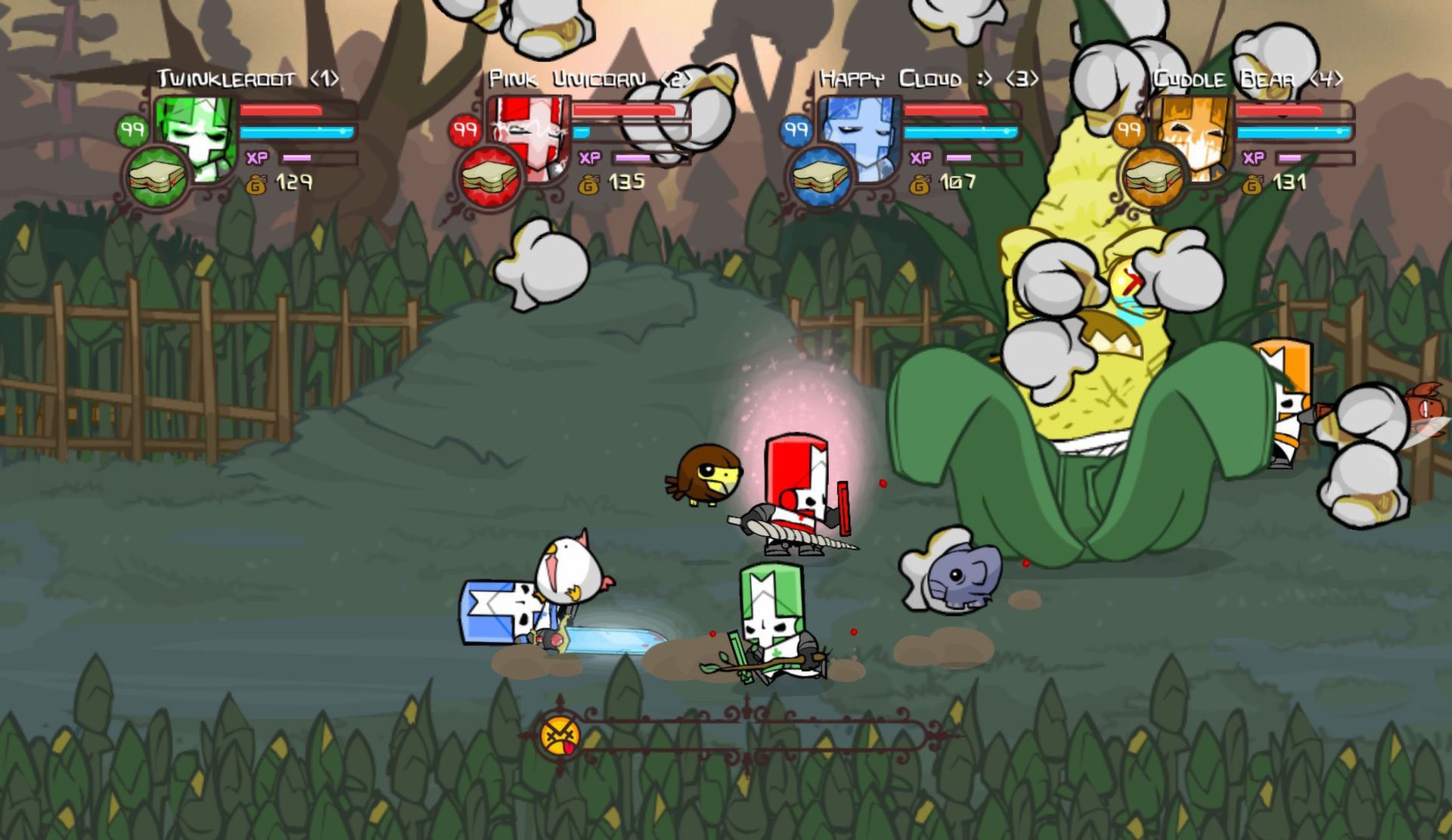This screenshot has height=840, width=1452.
Task: Click the boss face icon on health bar
Action: [x=560, y=734]
